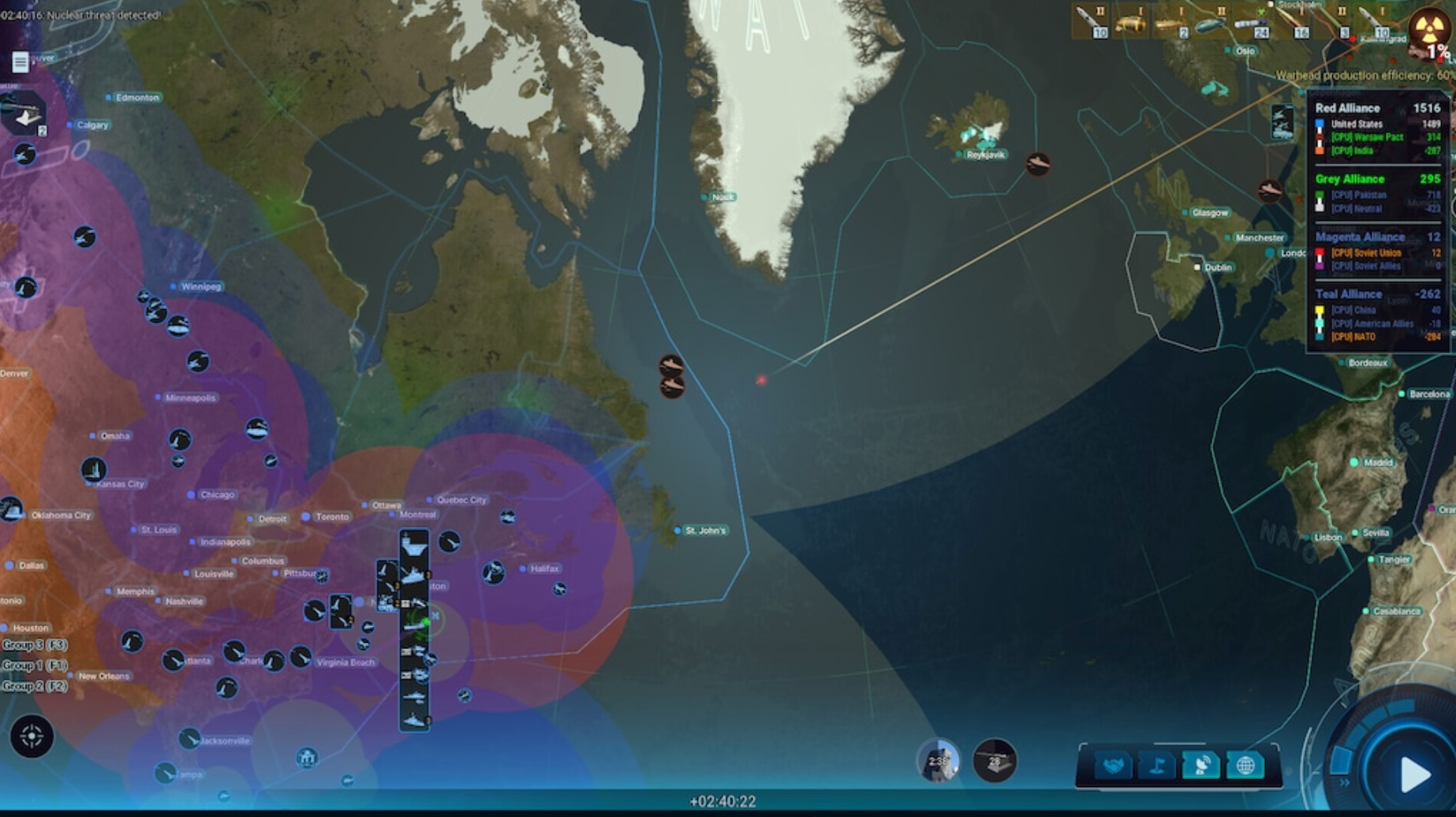Select the tier II ballistic missile stockpile icon
Screen dimensions: 1456x817
(x=1089, y=22)
